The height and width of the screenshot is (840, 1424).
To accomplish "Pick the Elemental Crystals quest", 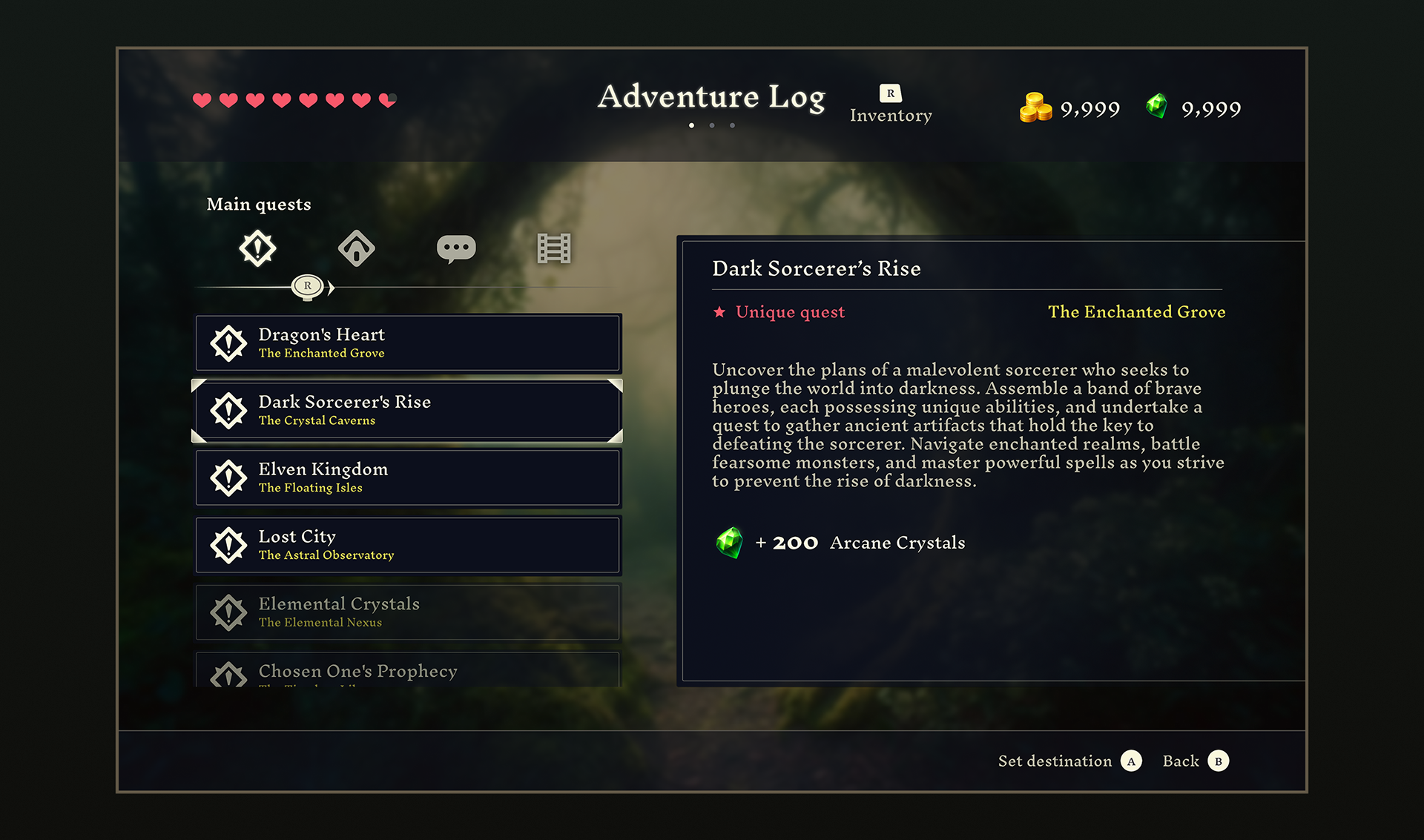I will pos(408,612).
